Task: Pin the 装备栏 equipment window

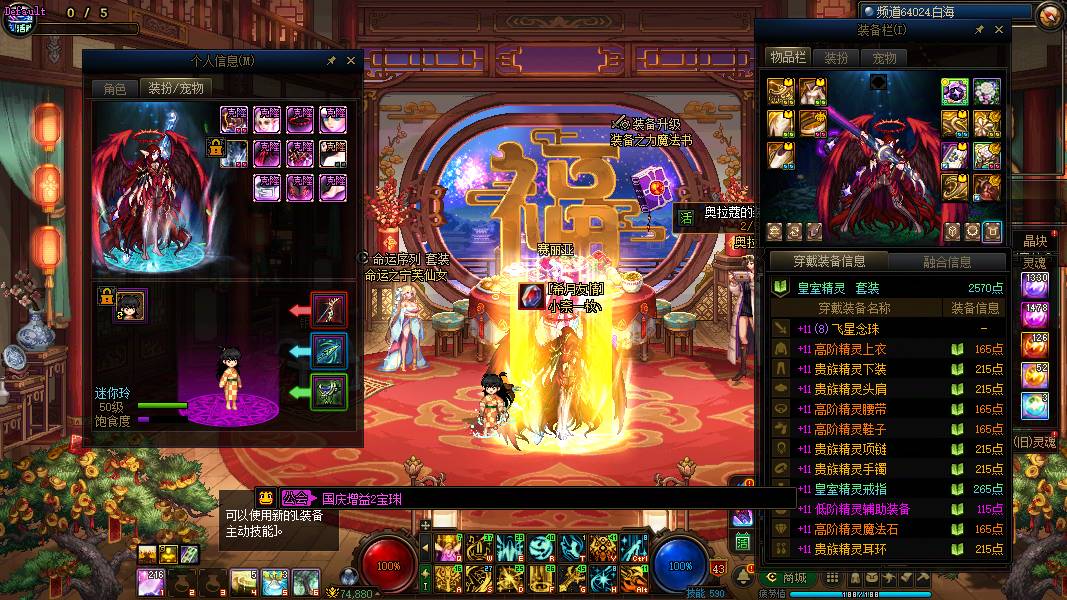Action: coord(980,31)
